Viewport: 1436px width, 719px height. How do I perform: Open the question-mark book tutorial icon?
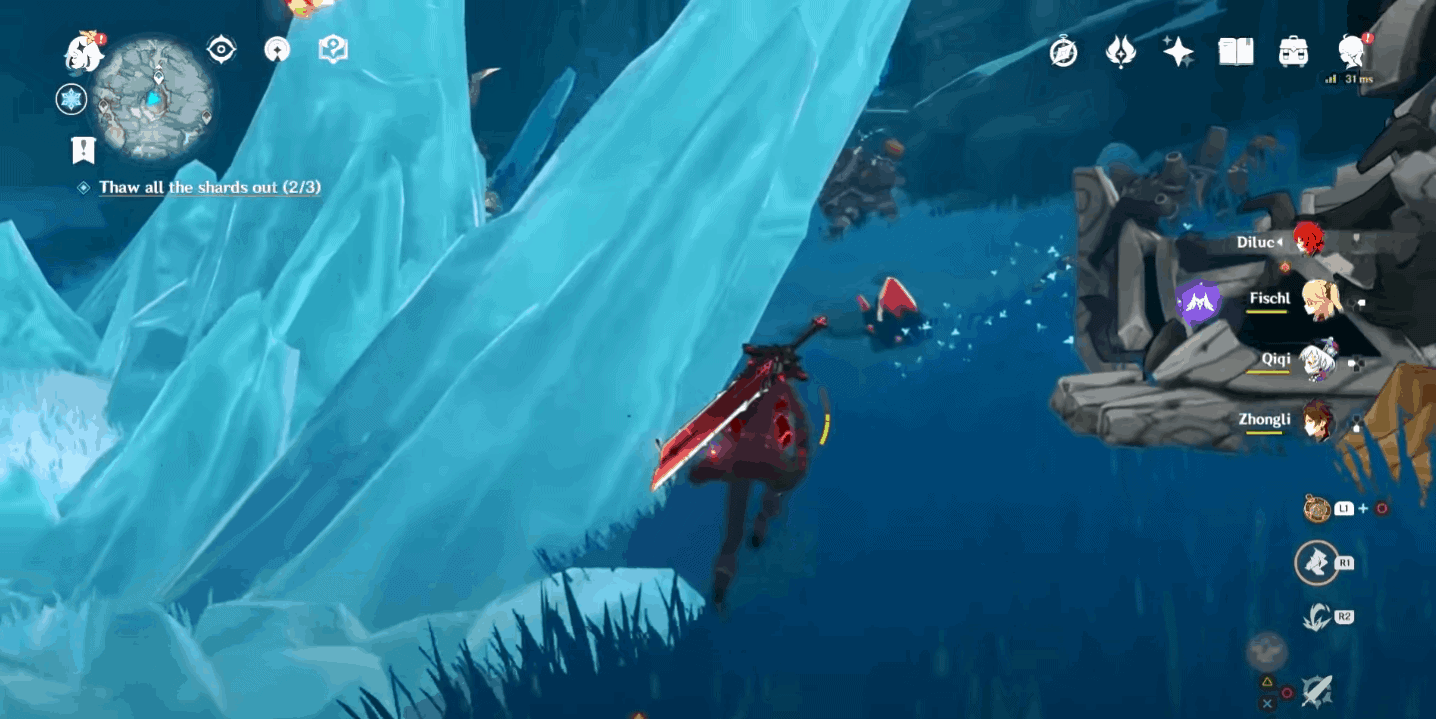point(333,50)
